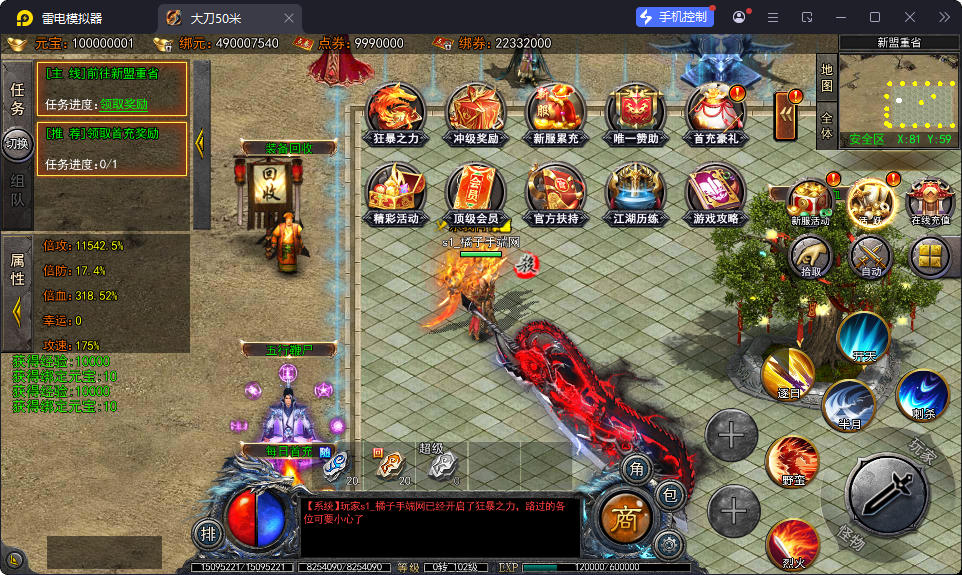Open the 游戏攻略 game guide
Image resolution: width=962 pixels, height=575 pixels.
click(x=715, y=192)
